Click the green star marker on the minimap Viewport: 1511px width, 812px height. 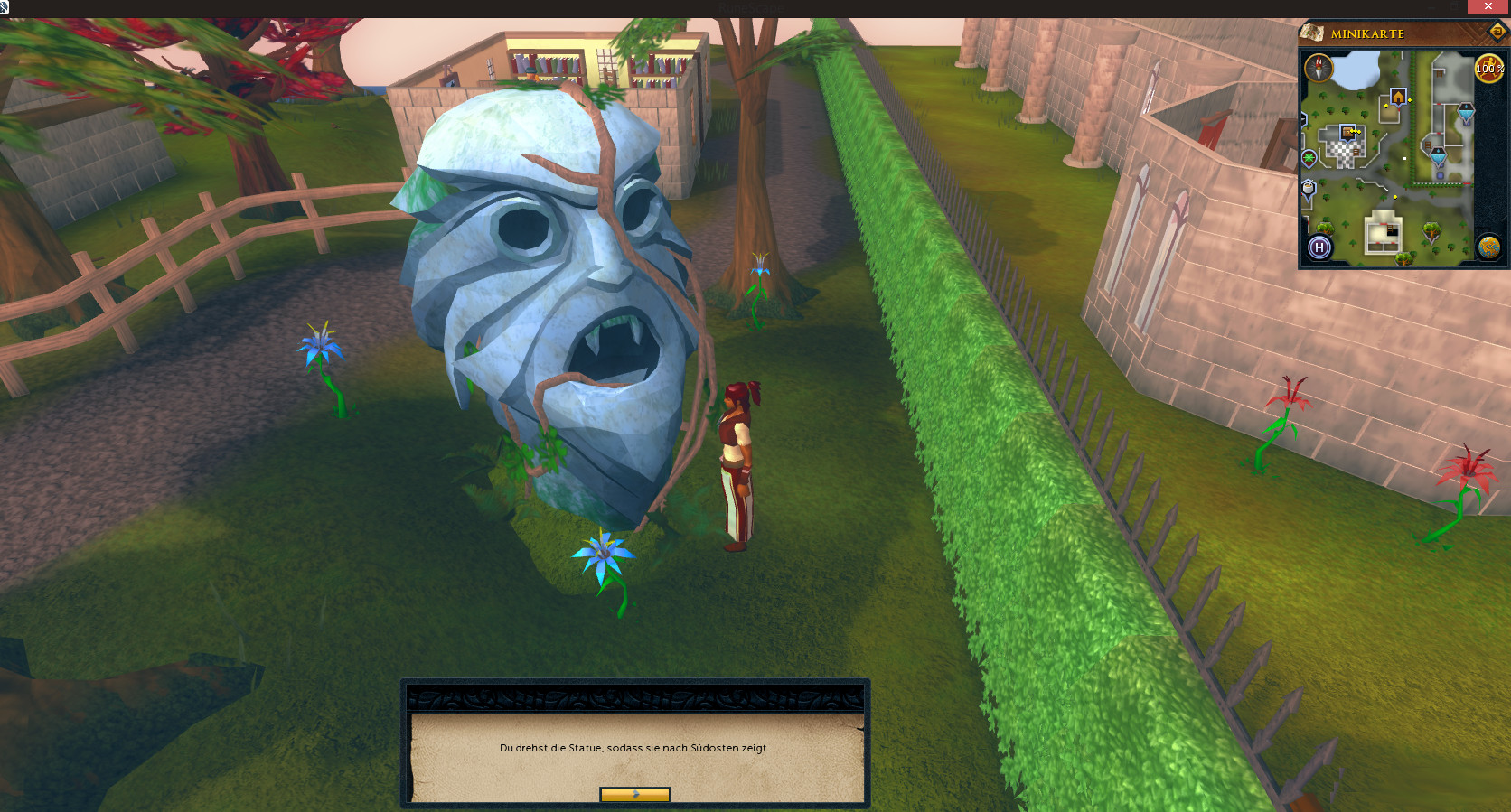[x=1309, y=158]
